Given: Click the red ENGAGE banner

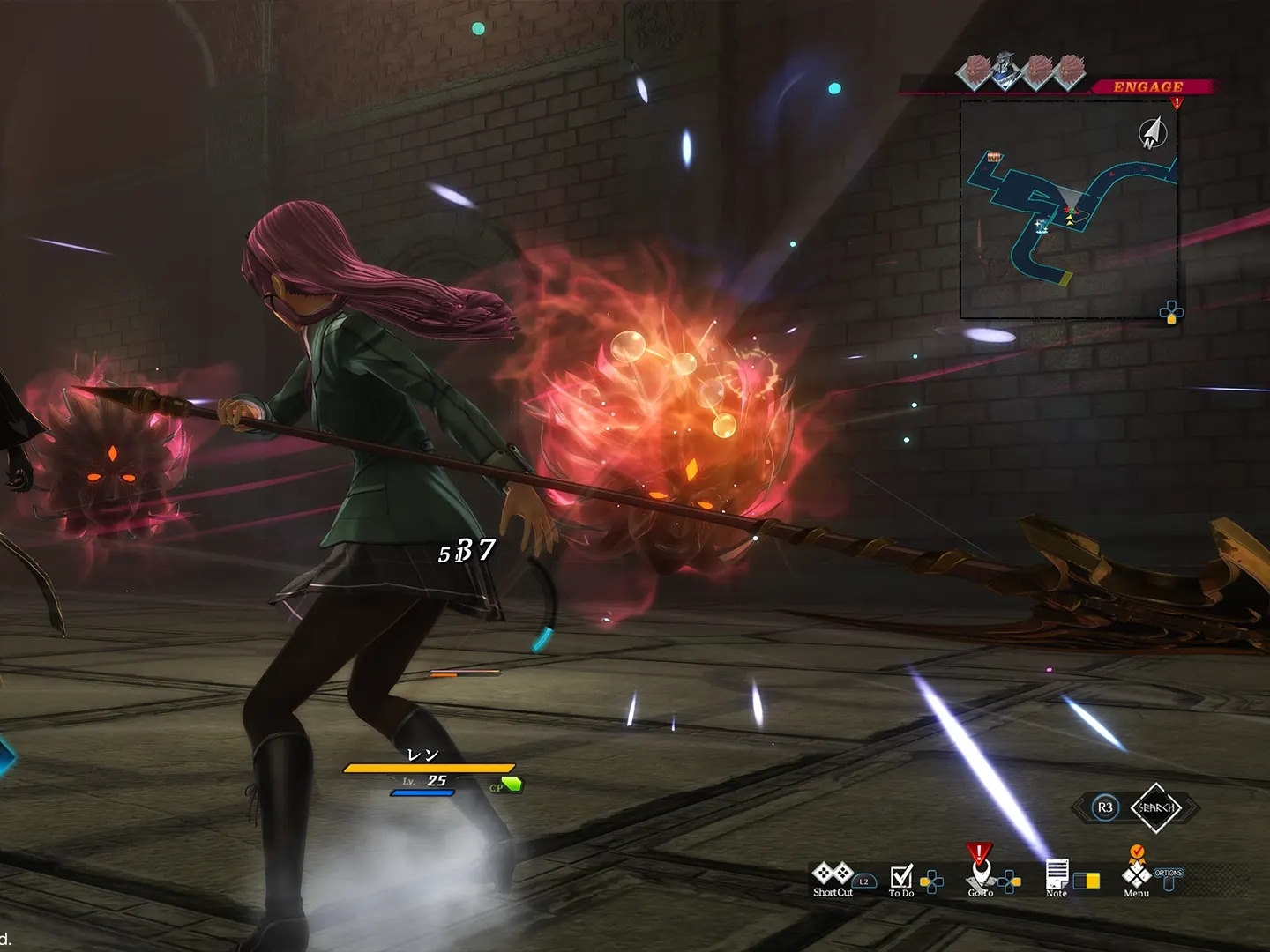Looking at the screenshot, I should click(x=1148, y=86).
